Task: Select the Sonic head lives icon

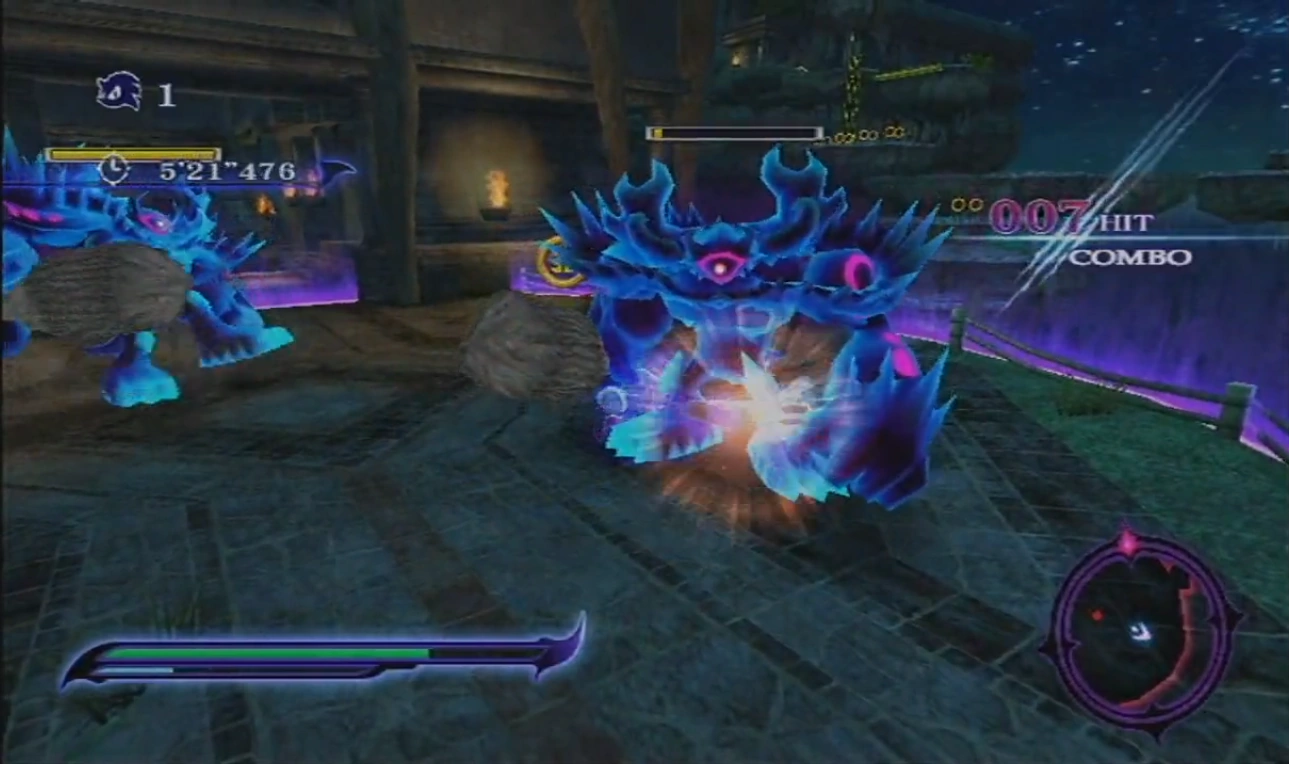Action: [119, 92]
